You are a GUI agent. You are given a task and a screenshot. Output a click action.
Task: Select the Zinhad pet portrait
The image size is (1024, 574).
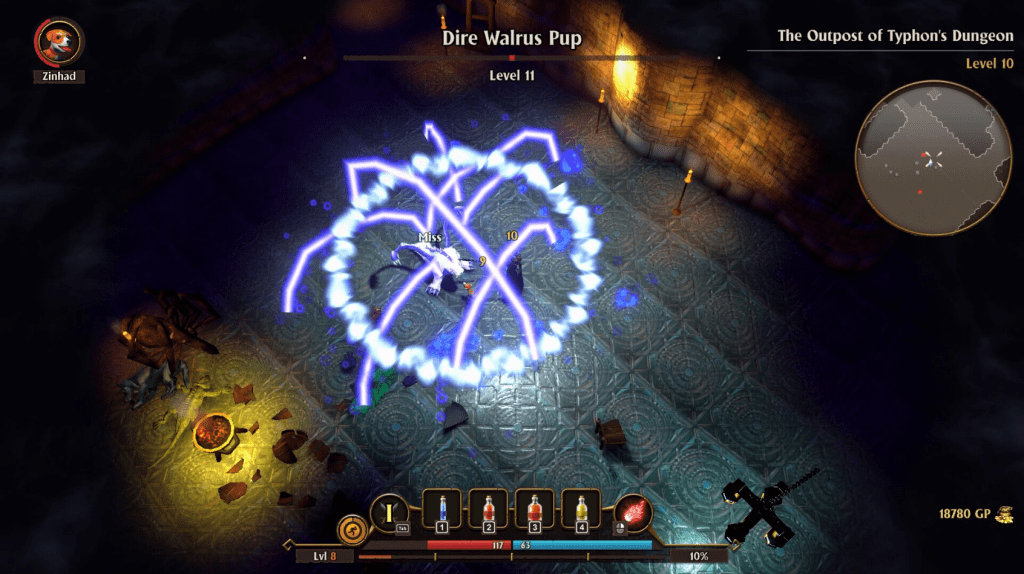[59, 42]
